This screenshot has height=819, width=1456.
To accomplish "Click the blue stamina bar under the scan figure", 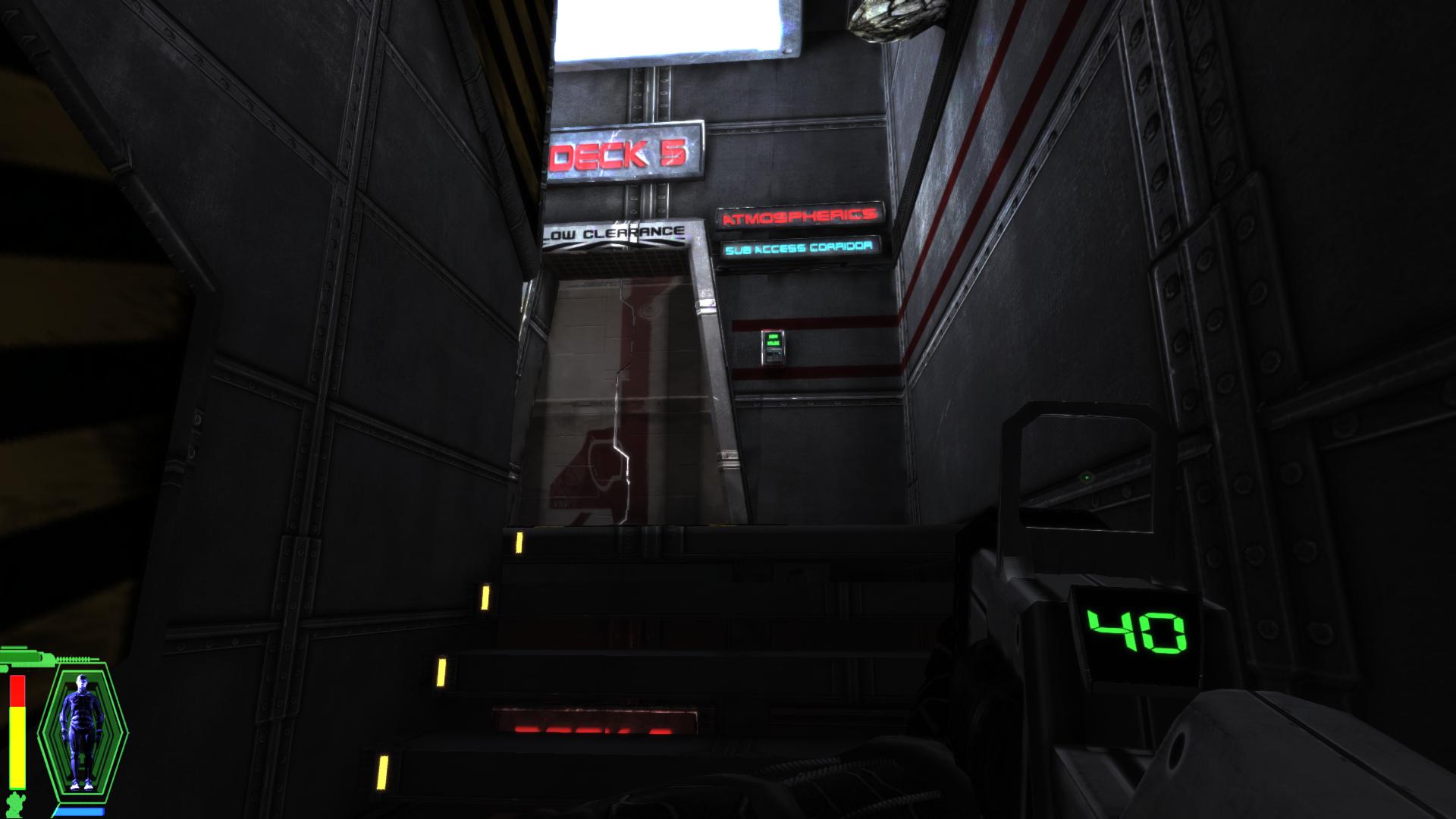I will coord(80,810).
